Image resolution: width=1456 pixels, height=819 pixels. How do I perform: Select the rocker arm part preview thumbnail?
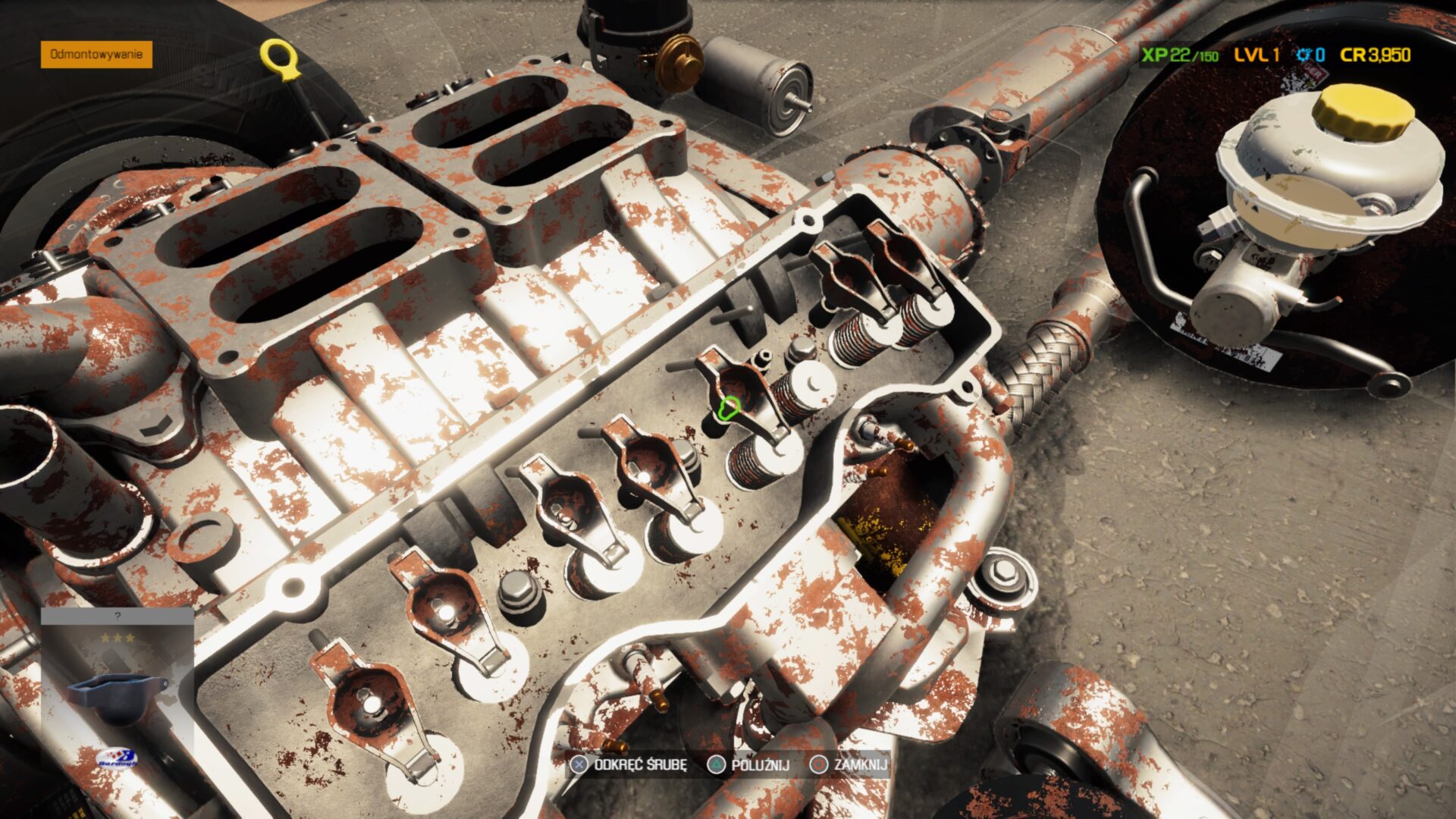tap(116, 695)
